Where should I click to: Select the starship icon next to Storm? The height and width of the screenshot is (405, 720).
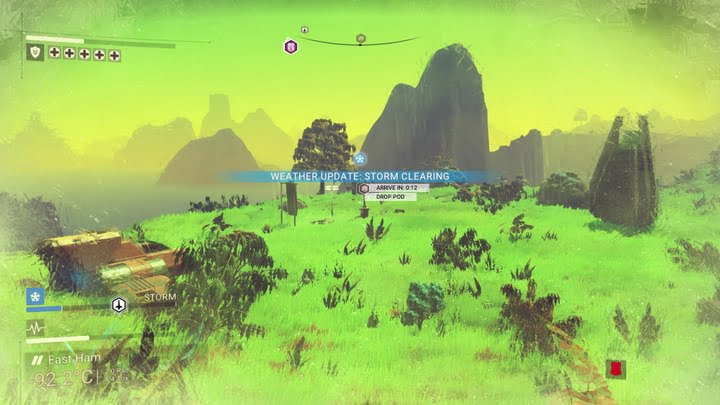pos(120,304)
